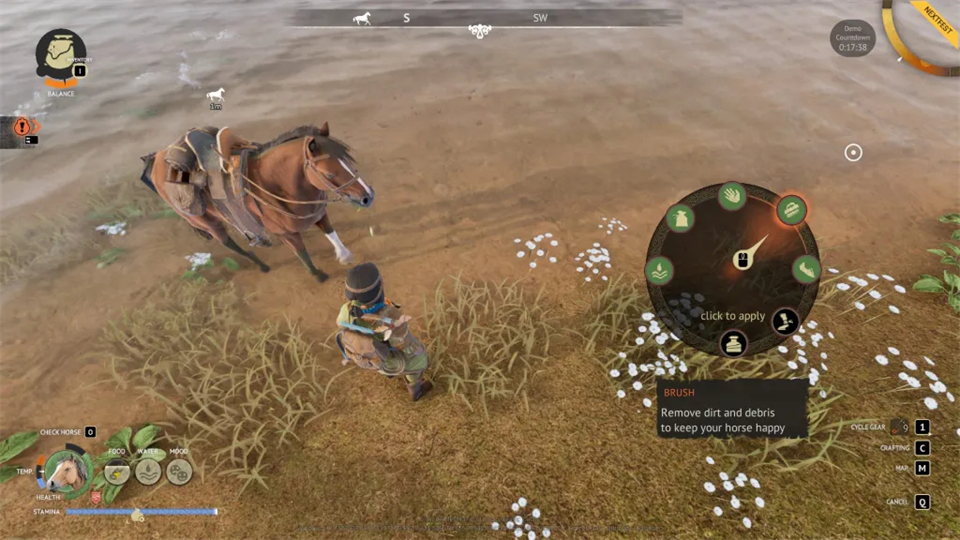Open the orange alert notification icon
Image resolution: width=960 pixels, height=540 pixels.
coord(22,127)
